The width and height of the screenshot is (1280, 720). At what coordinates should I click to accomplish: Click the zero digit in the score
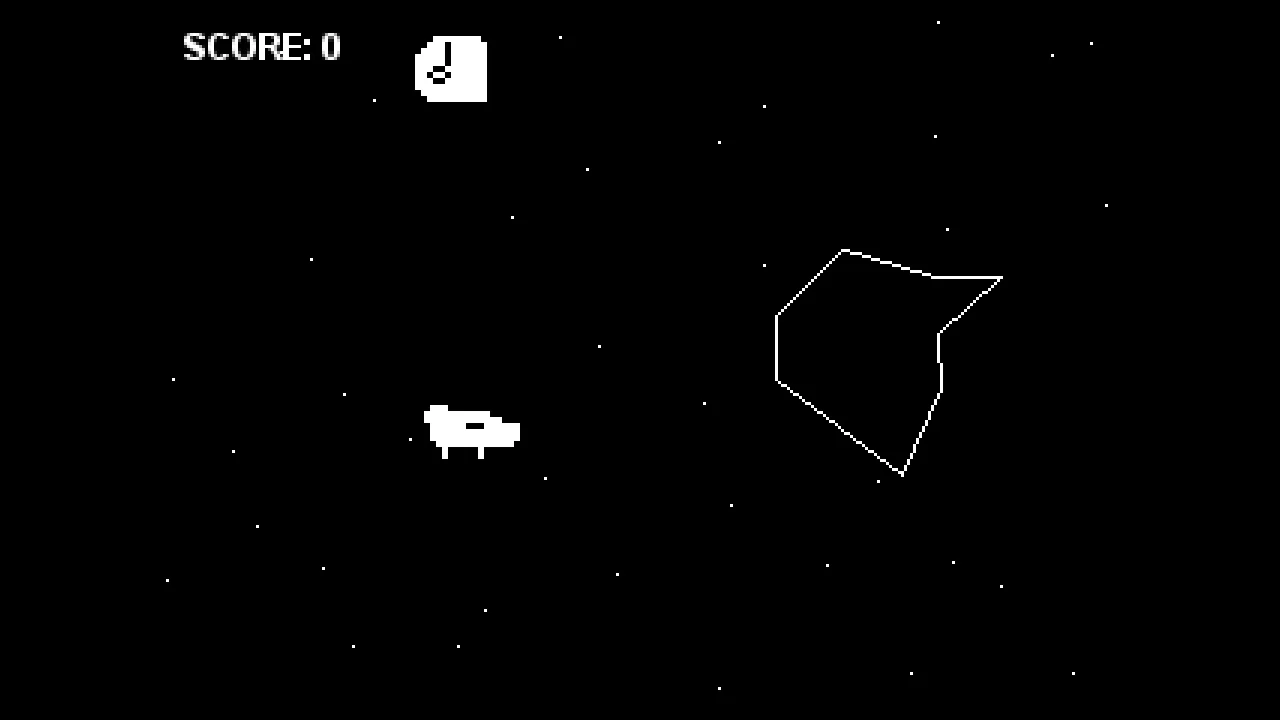click(330, 47)
